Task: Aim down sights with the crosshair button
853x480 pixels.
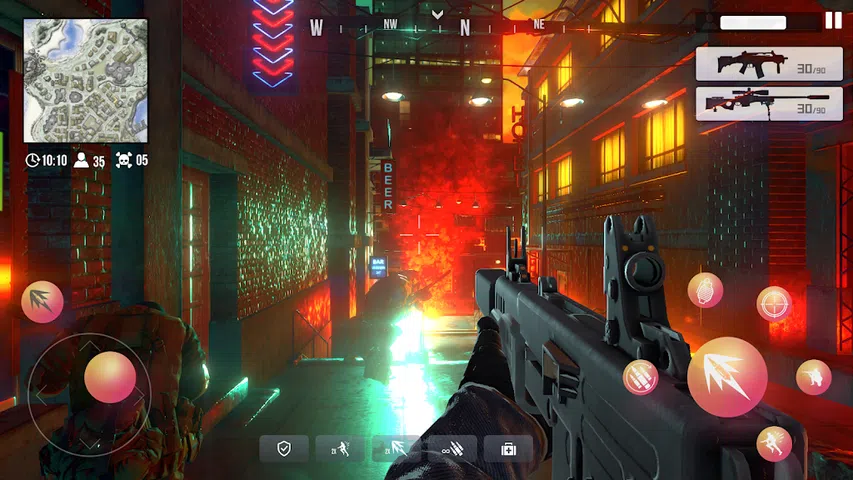Action: point(774,304)
